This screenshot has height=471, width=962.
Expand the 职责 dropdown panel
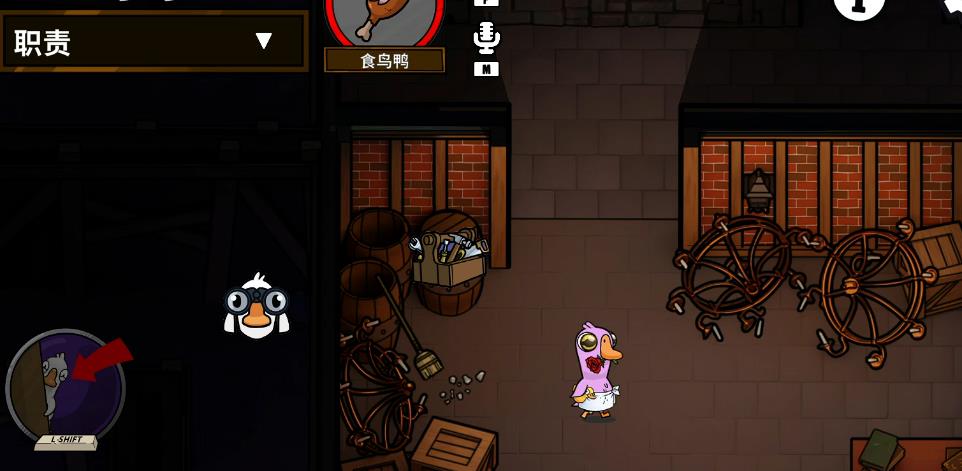pos(263,41)
